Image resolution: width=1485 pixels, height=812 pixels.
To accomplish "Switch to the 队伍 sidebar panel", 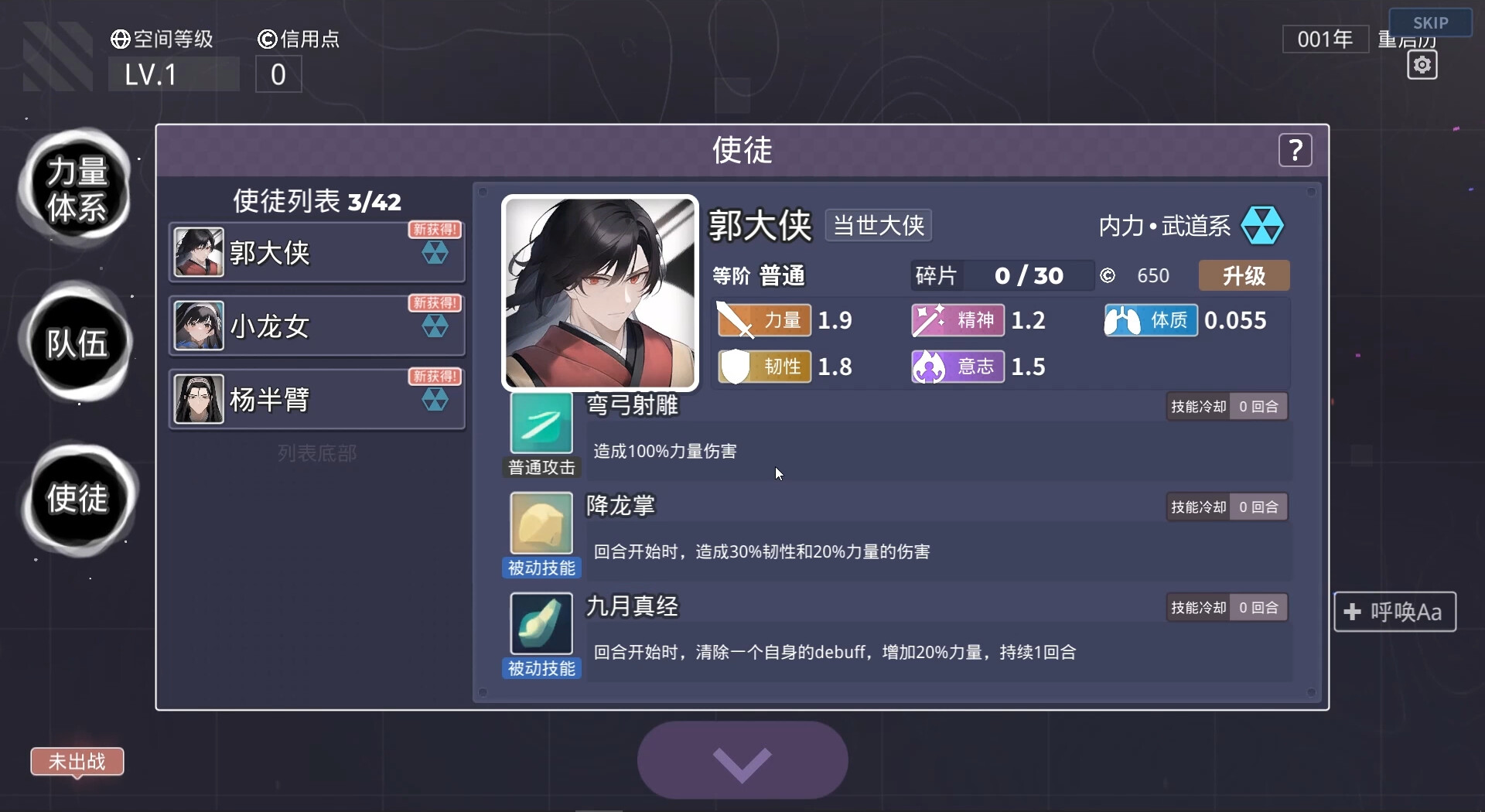I will click(77, 346).
